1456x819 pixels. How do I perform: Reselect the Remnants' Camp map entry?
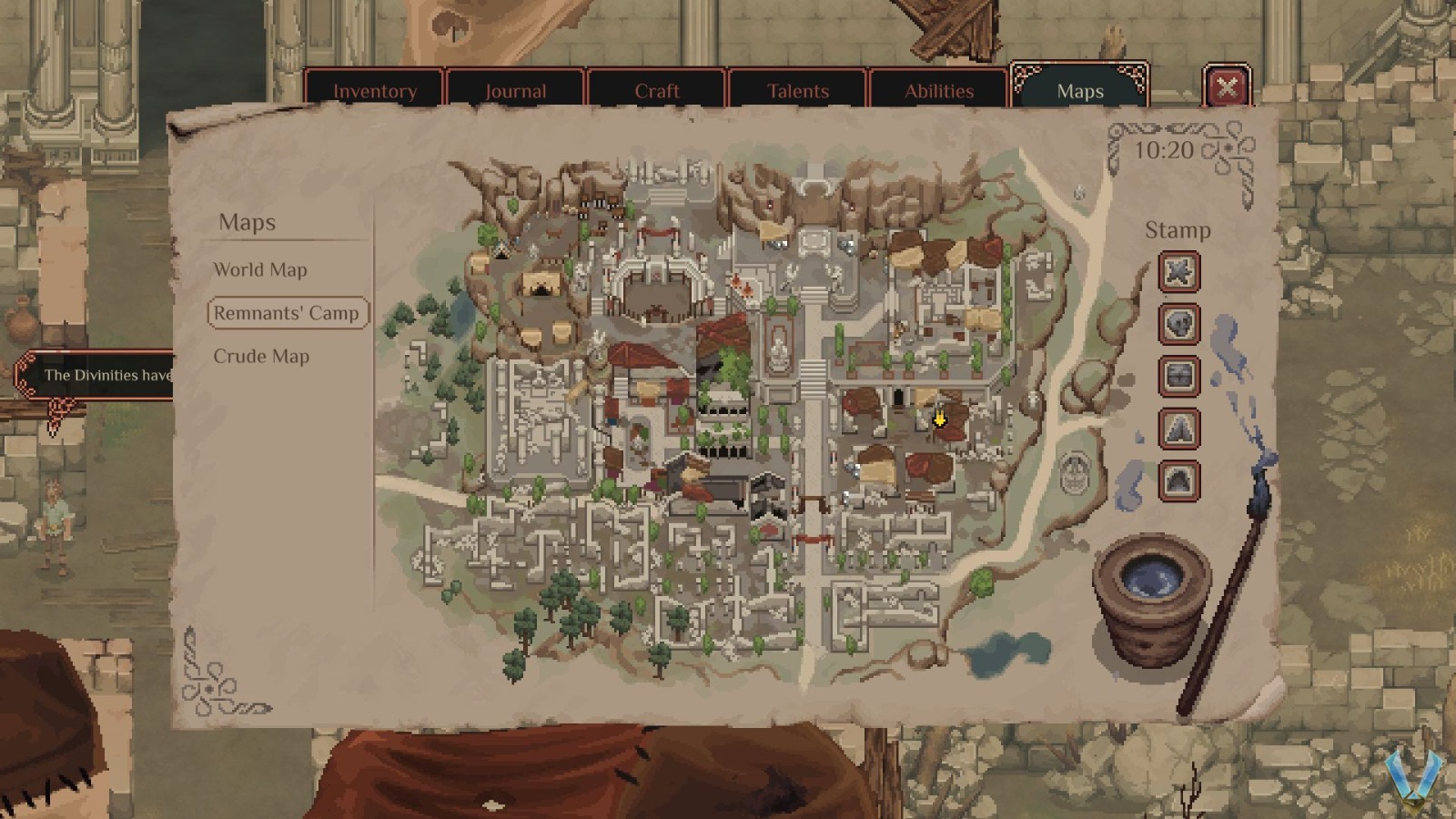[x=287, y=312]
